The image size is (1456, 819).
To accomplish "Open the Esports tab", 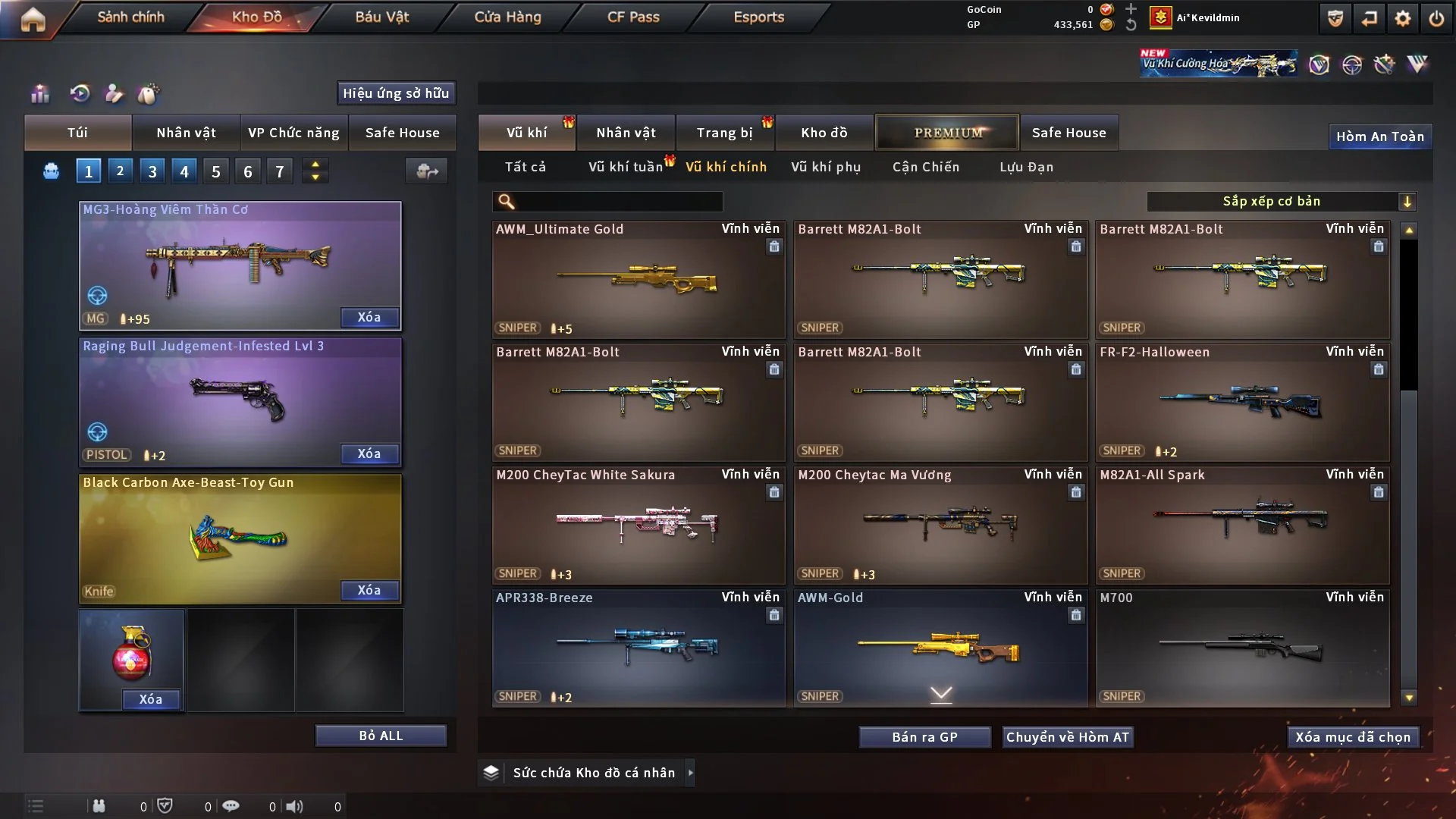I will tap(758, 17).
